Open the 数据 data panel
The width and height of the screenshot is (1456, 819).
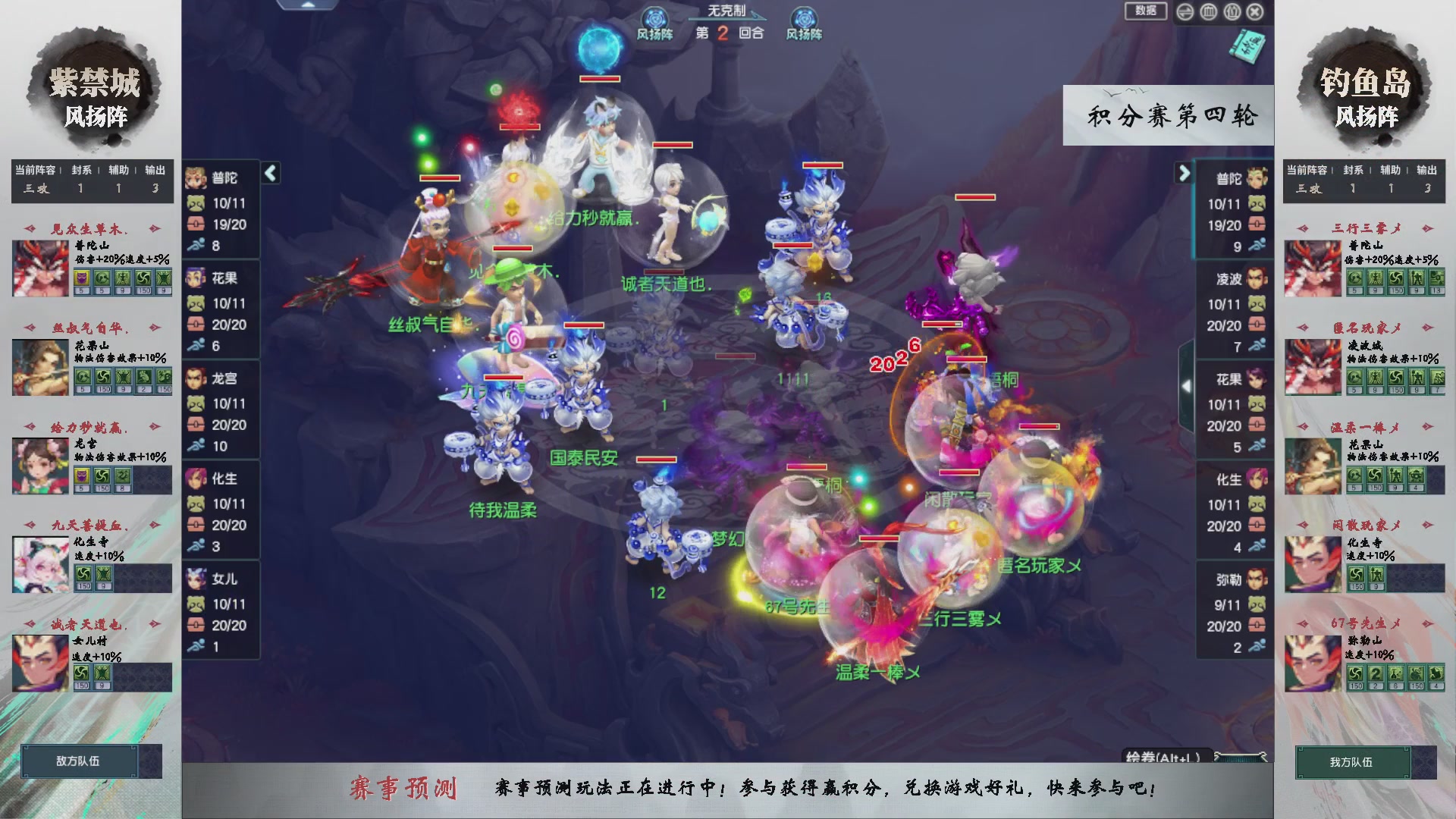click(1145, 12)
